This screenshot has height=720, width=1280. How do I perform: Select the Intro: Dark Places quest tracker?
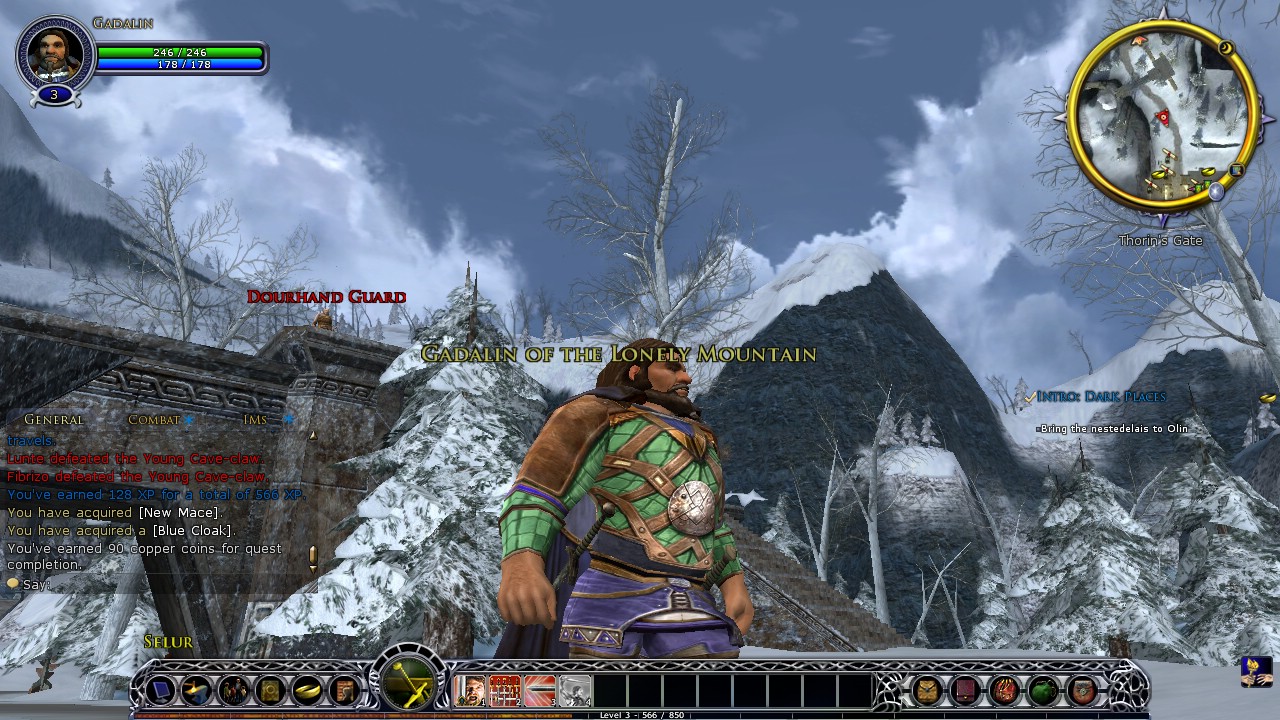1100,397
